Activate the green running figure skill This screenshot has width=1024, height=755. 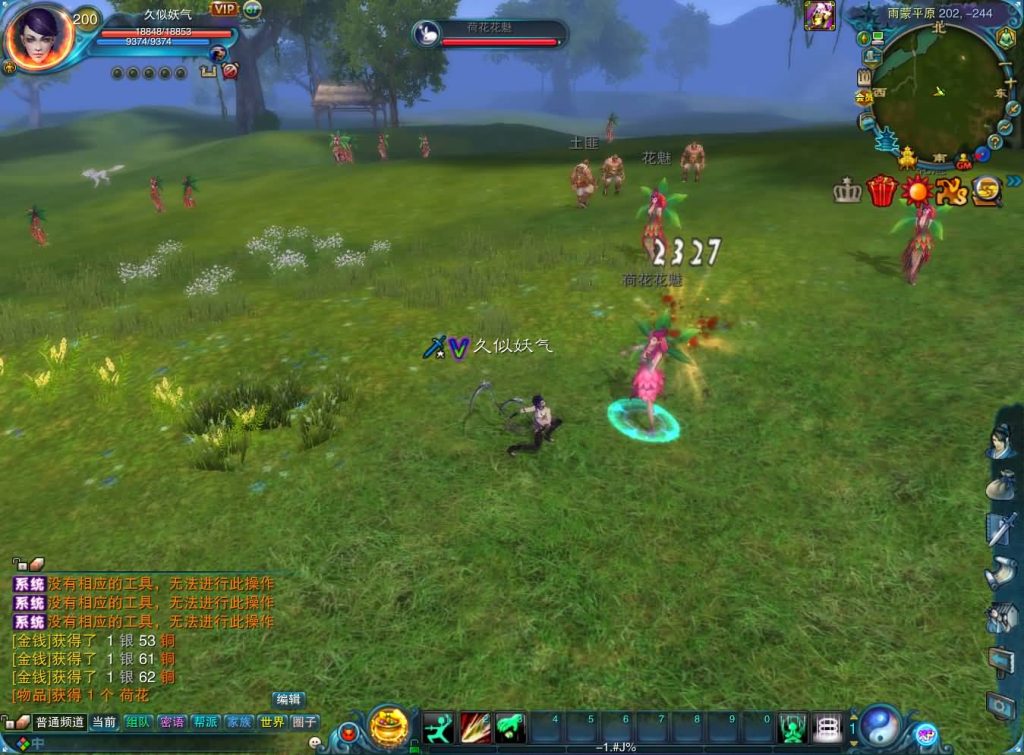[438, 727]
